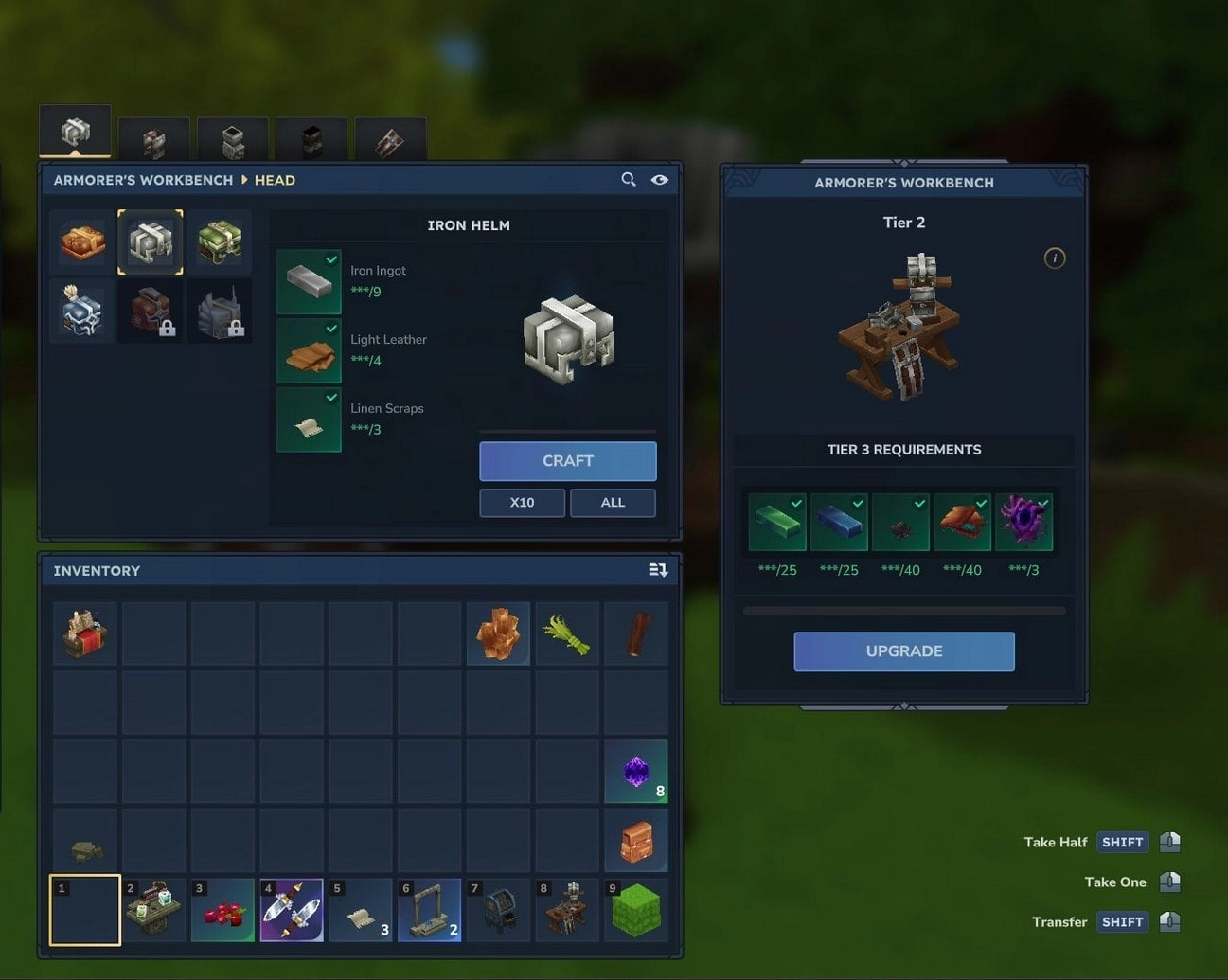The image size is (1228, 980).
Task: Select the green chest armor recipe
Action: pyautogui.click(x=220, y=241)
